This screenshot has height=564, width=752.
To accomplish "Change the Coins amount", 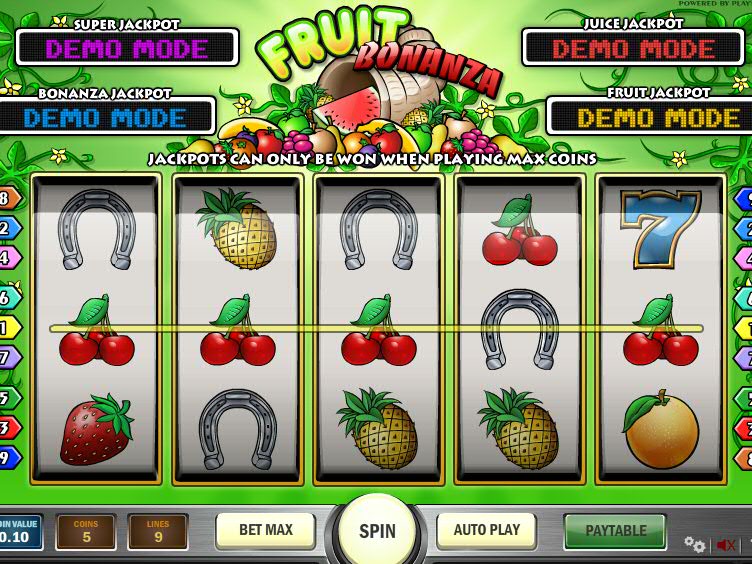I will 86,532.
